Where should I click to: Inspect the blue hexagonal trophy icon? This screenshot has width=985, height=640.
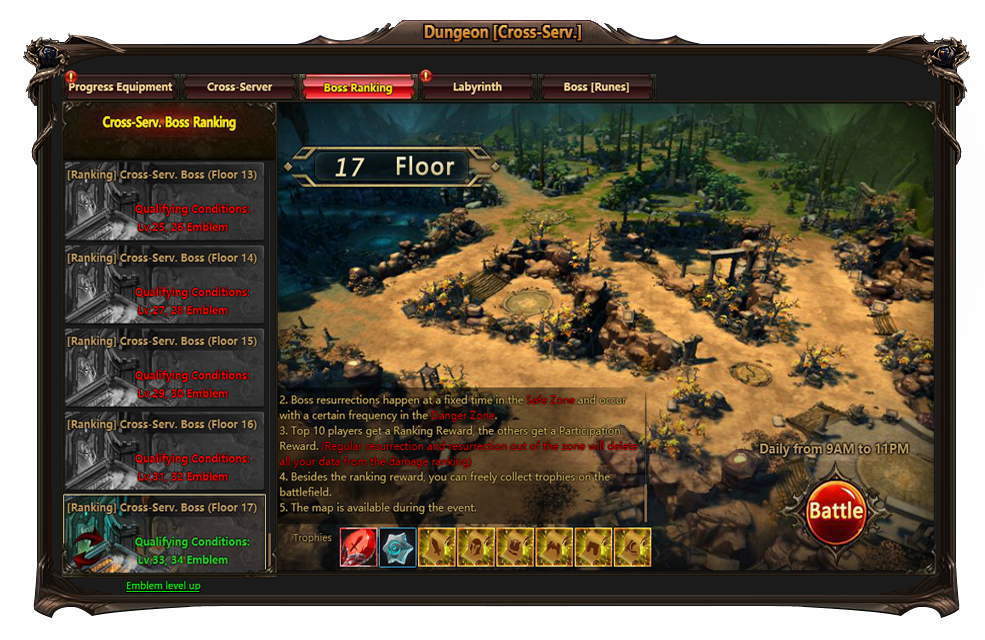pos(398,548)
